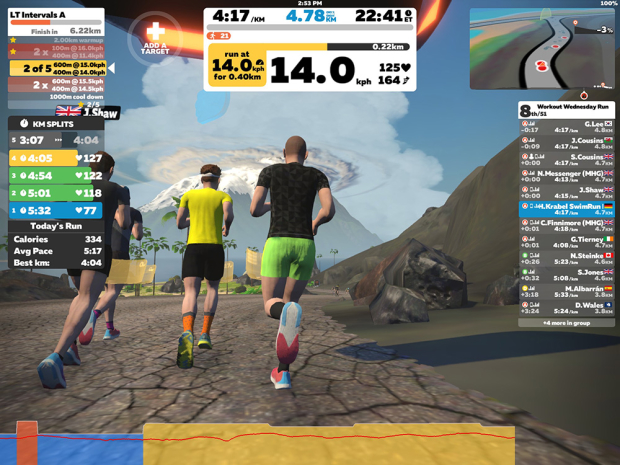Select D.Wales in the runners list
620x465 pixels.
pos(566,307)
